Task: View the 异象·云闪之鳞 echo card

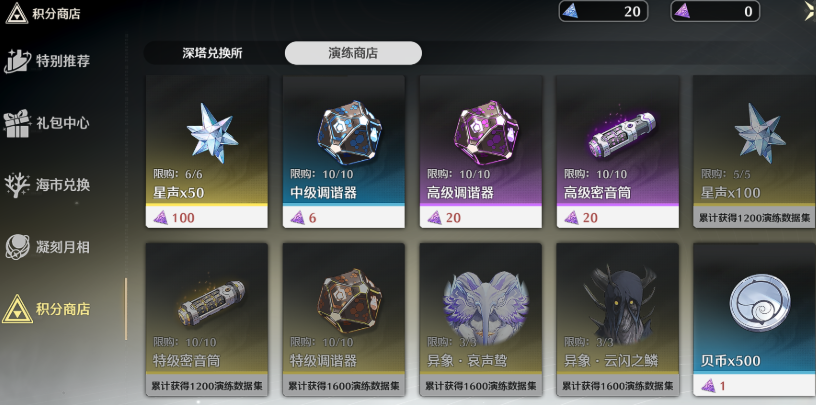Action: point(617,318)
